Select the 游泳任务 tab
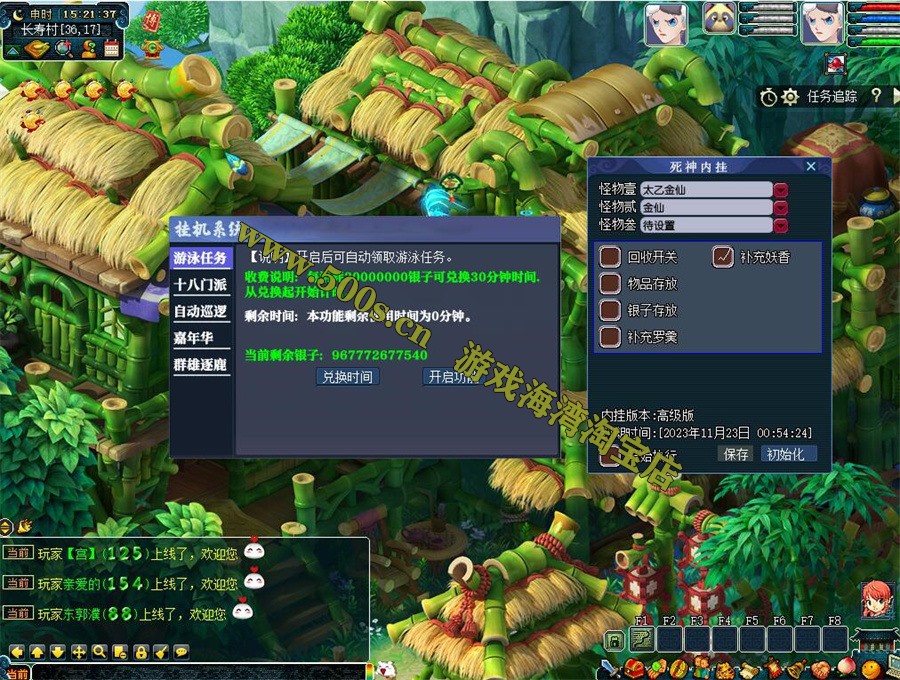 pyautogui.click(x=200, y=258)
